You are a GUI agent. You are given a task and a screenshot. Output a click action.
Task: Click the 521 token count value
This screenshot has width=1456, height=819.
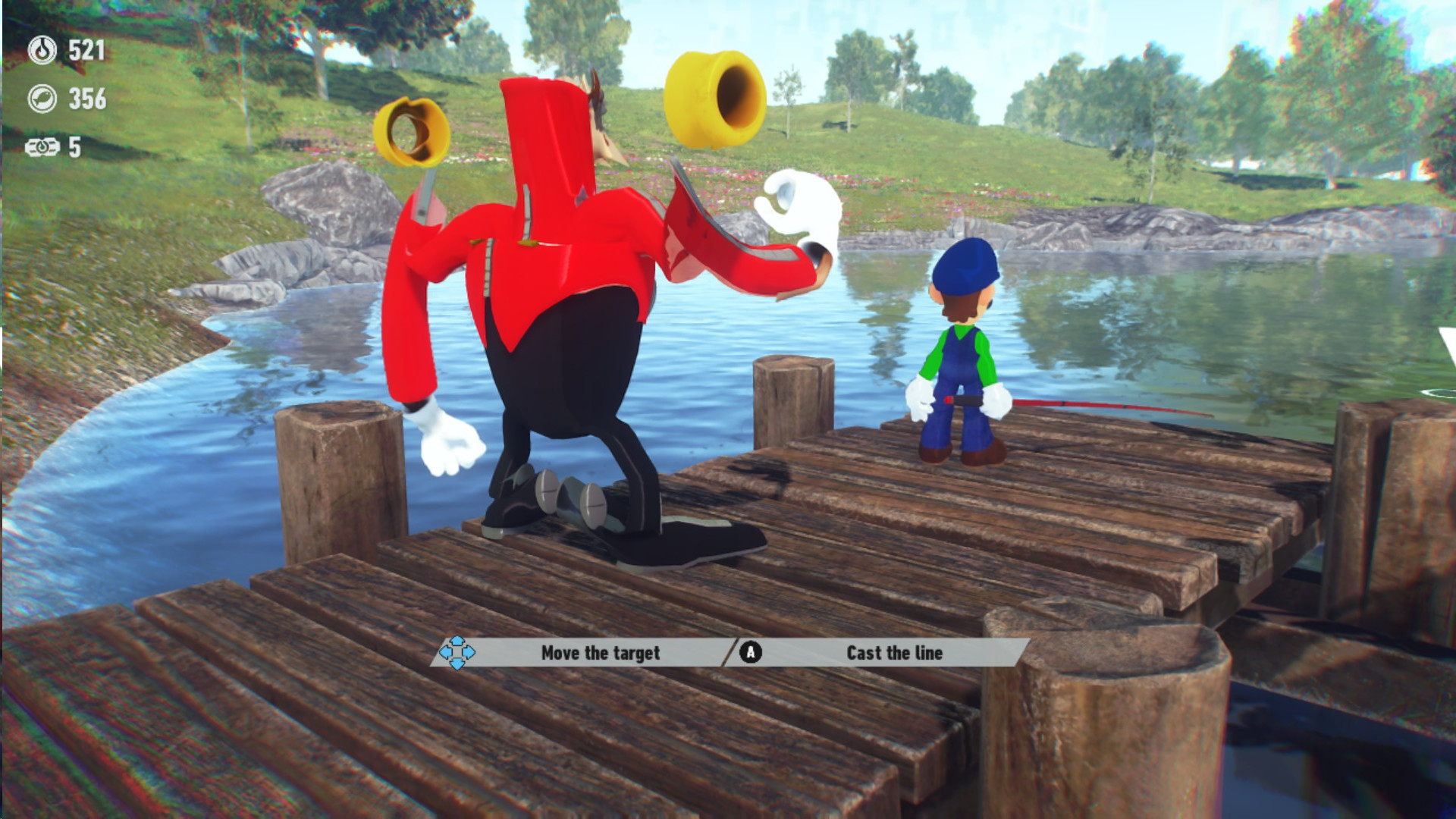pos(86,49)
